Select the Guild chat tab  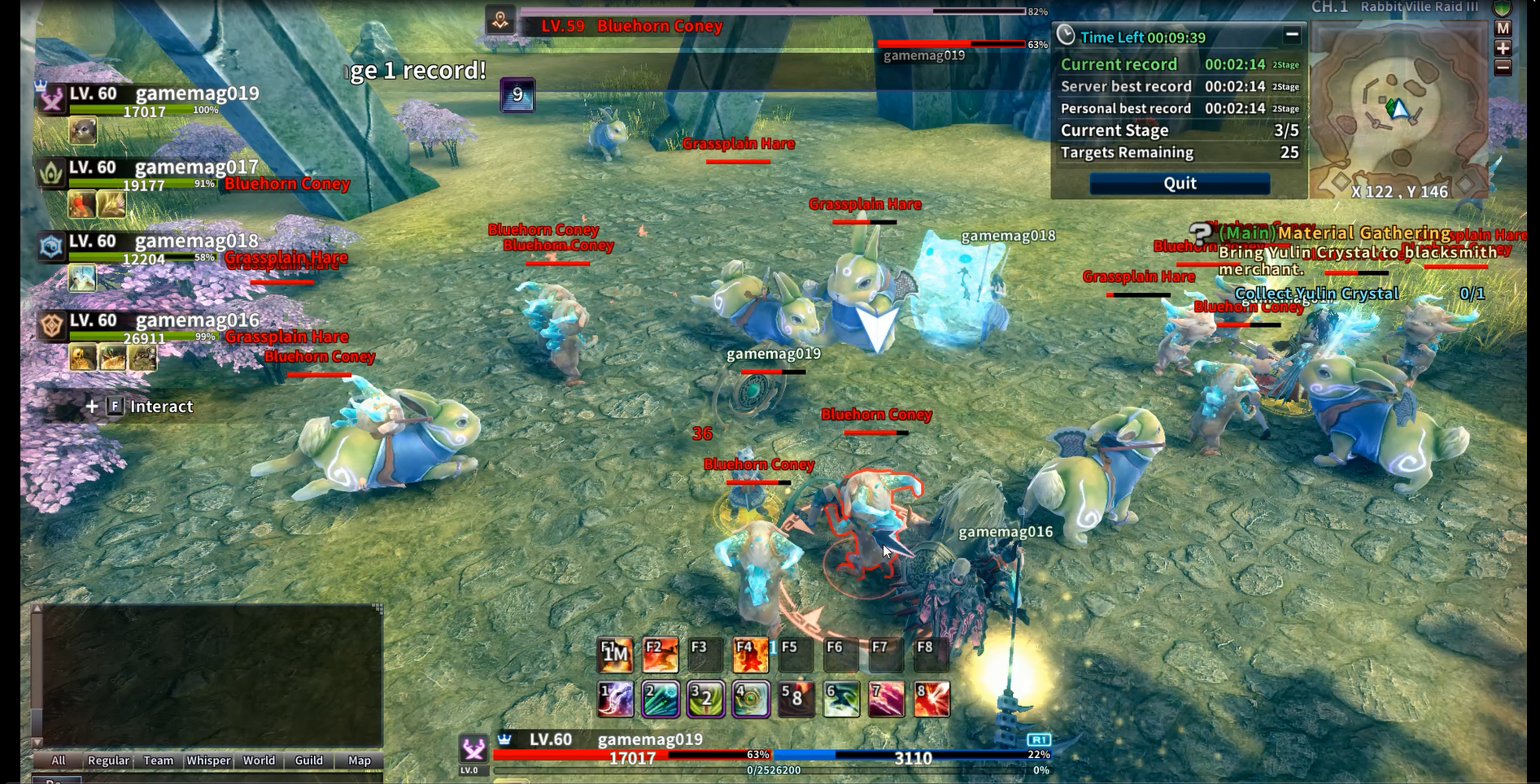(308, 760)
